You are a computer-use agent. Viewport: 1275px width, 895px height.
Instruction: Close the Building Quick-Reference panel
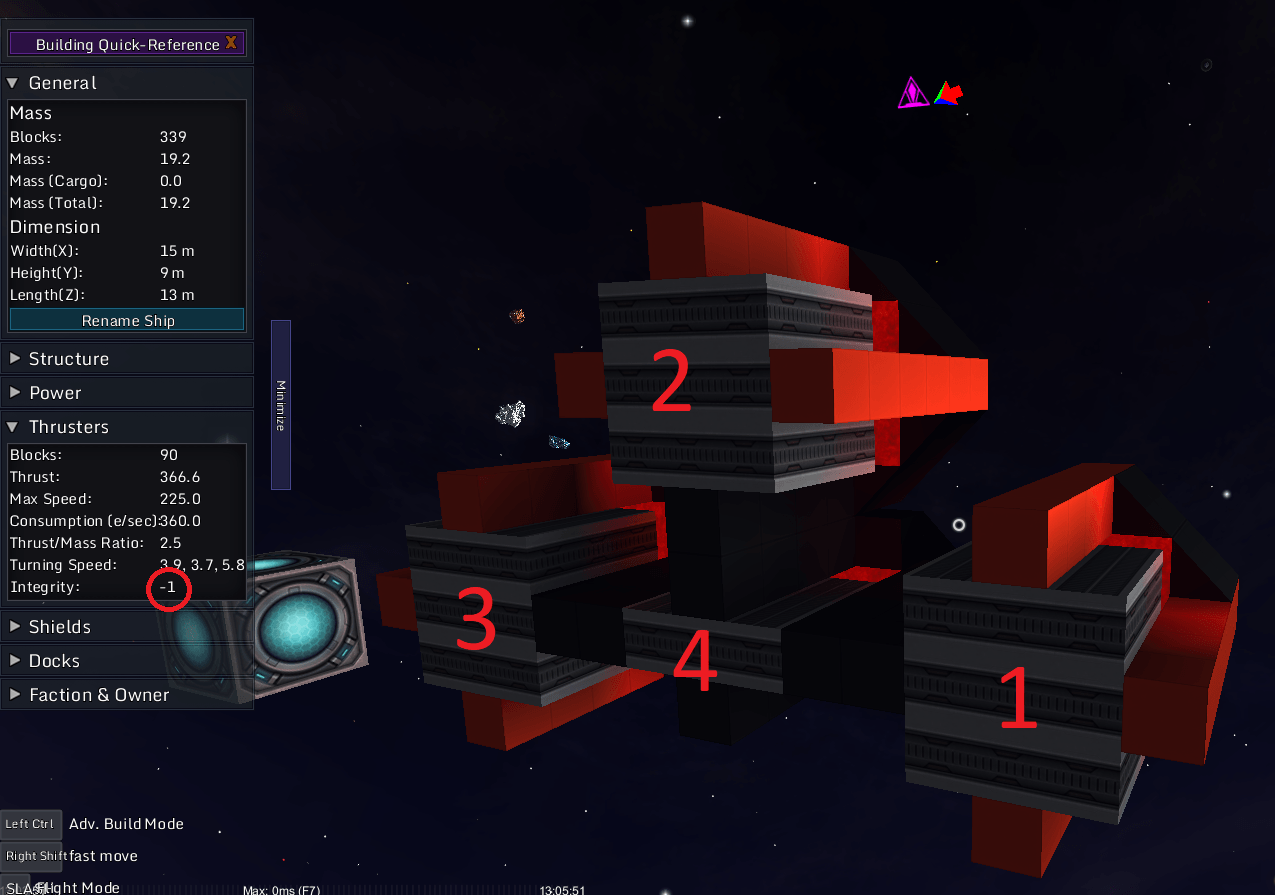point(231,43)
